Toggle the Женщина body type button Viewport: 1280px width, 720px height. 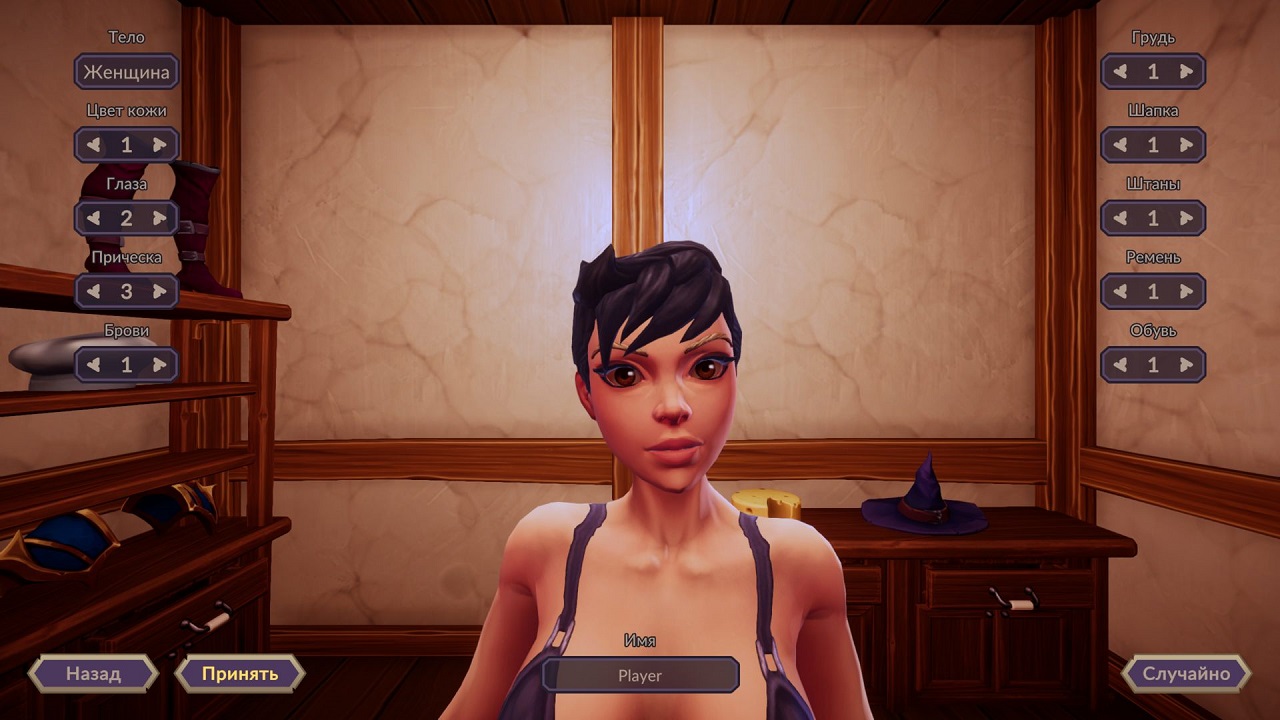point(126,72)
